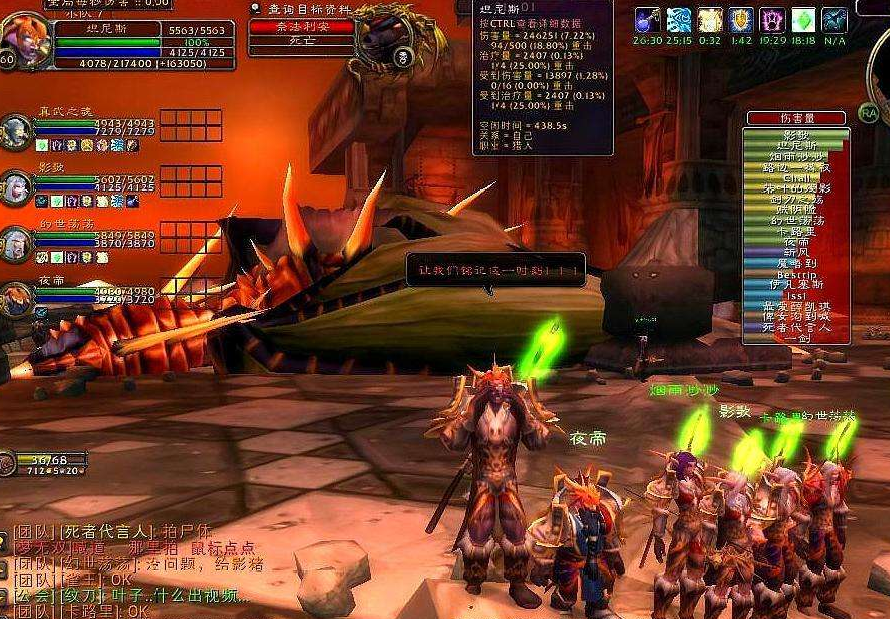Select the Besttrip row in damage meter
Viewport: 890px width, 619px height.
pos(796,275)
